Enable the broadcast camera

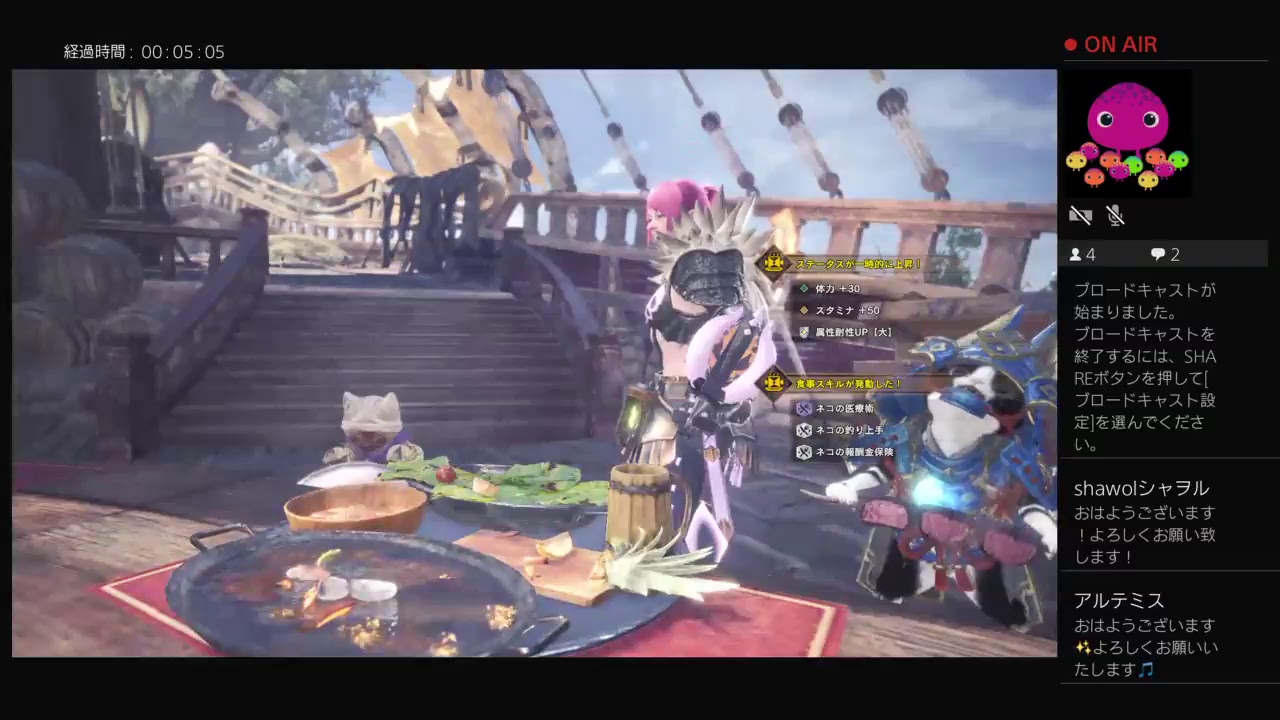click(x=1080, y=214)
